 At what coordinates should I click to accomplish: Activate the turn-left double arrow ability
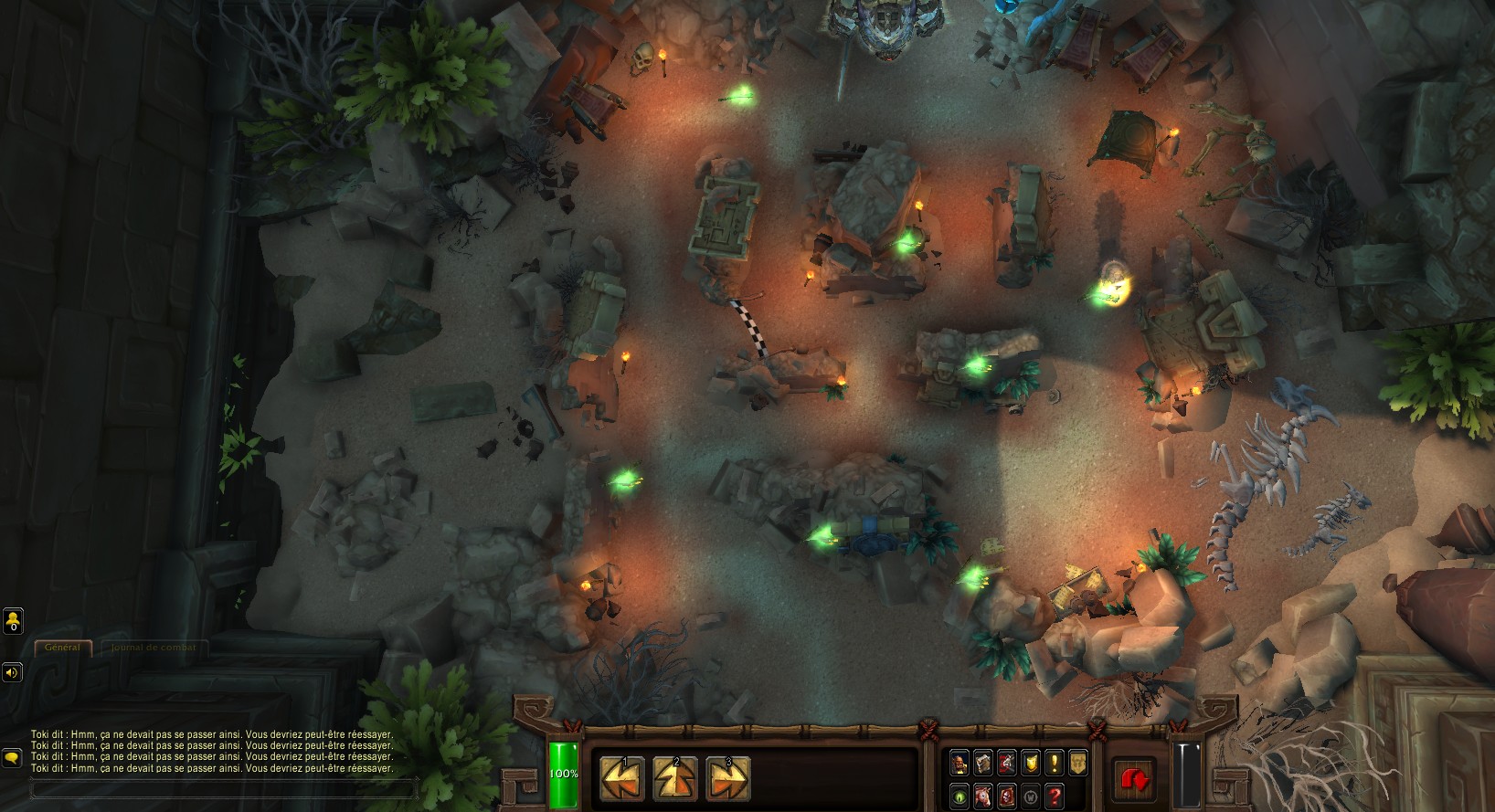[x=621, y=779]
